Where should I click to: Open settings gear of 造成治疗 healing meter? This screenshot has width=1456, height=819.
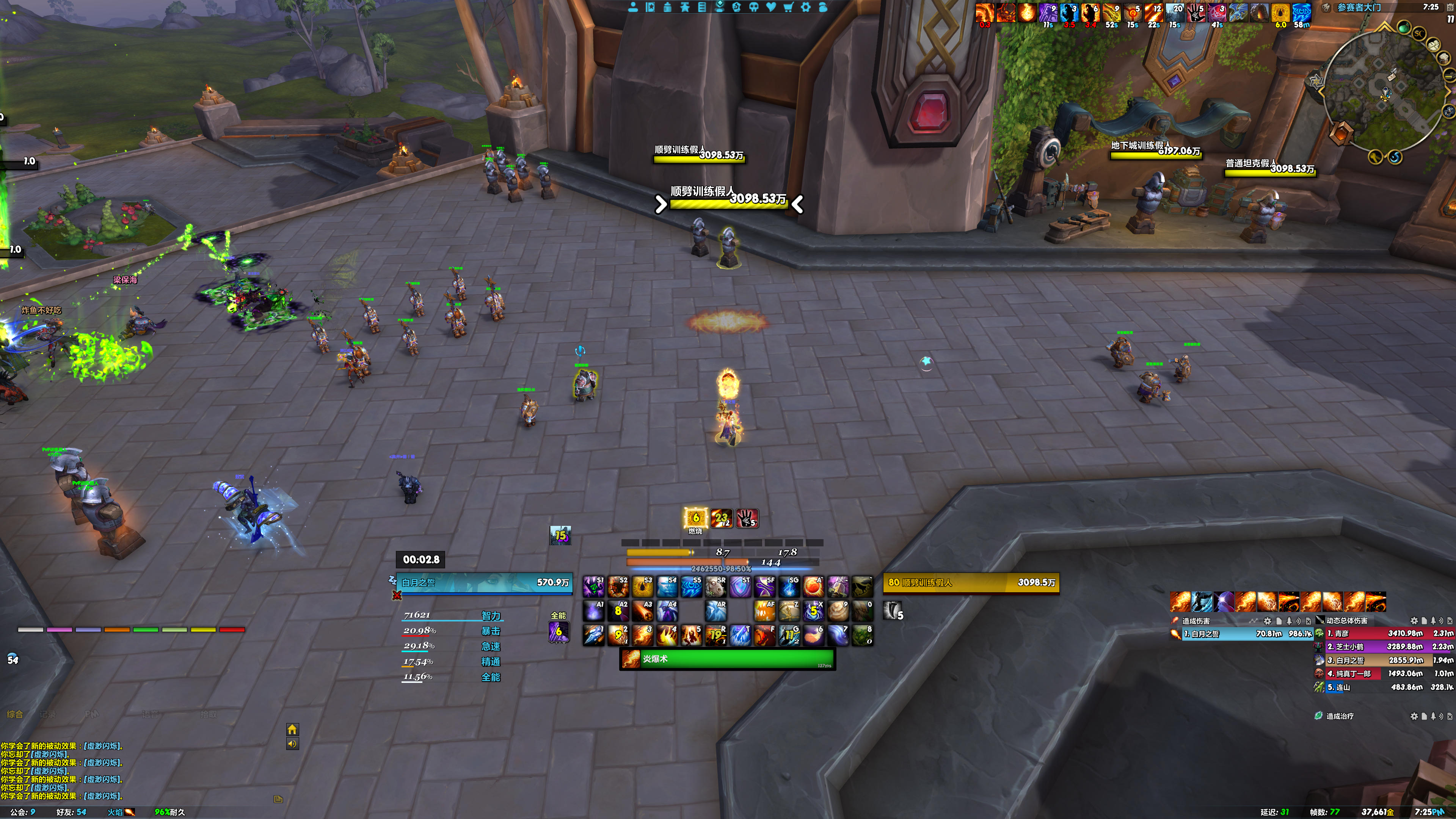1414,716
